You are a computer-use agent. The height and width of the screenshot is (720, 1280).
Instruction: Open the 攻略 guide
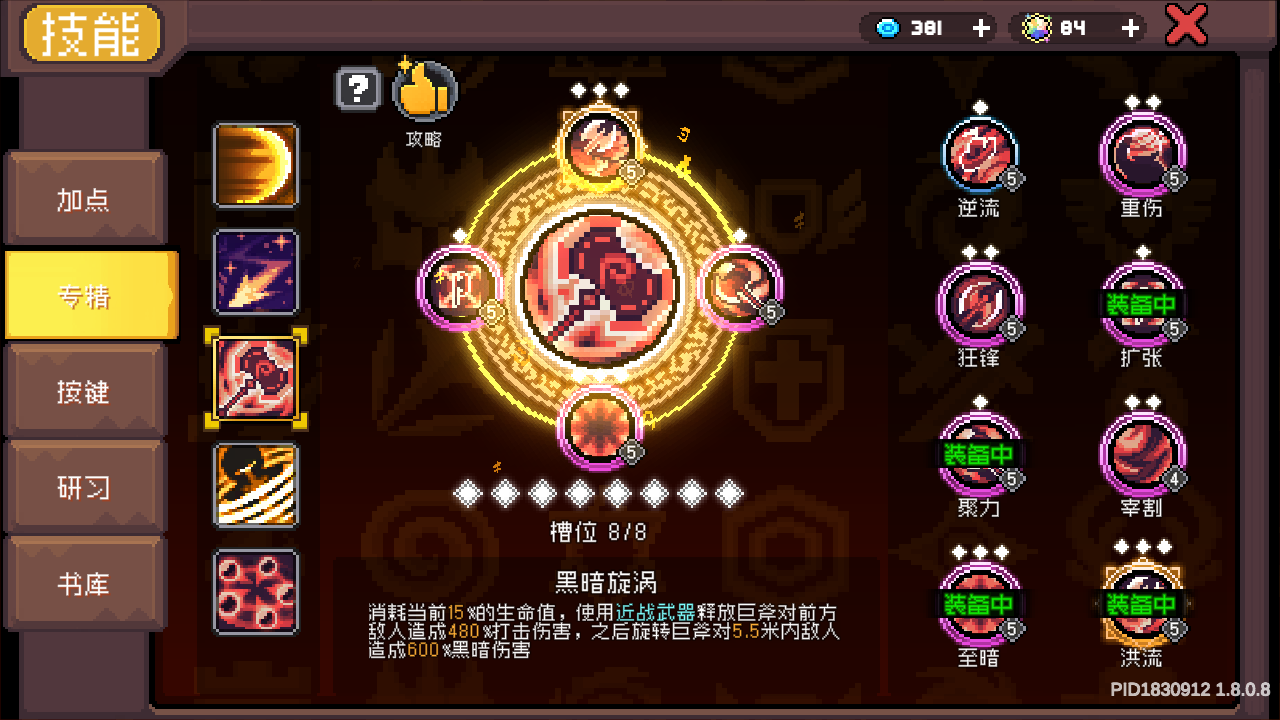(x=424, y=90)
